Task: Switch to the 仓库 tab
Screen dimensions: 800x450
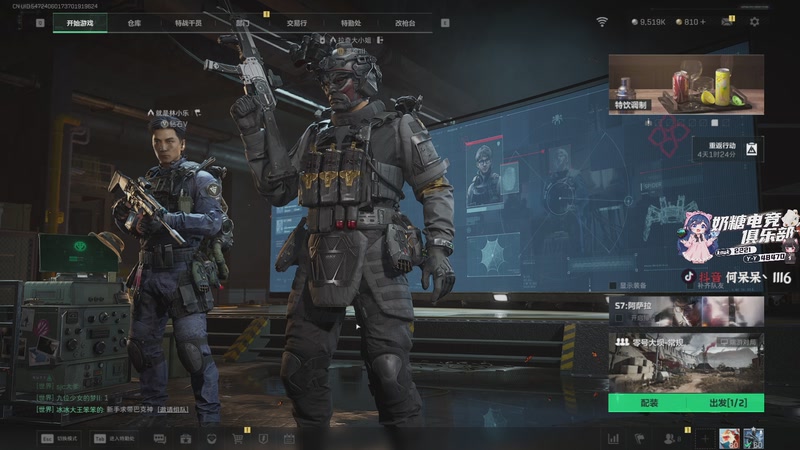Action: coord(134,22)
